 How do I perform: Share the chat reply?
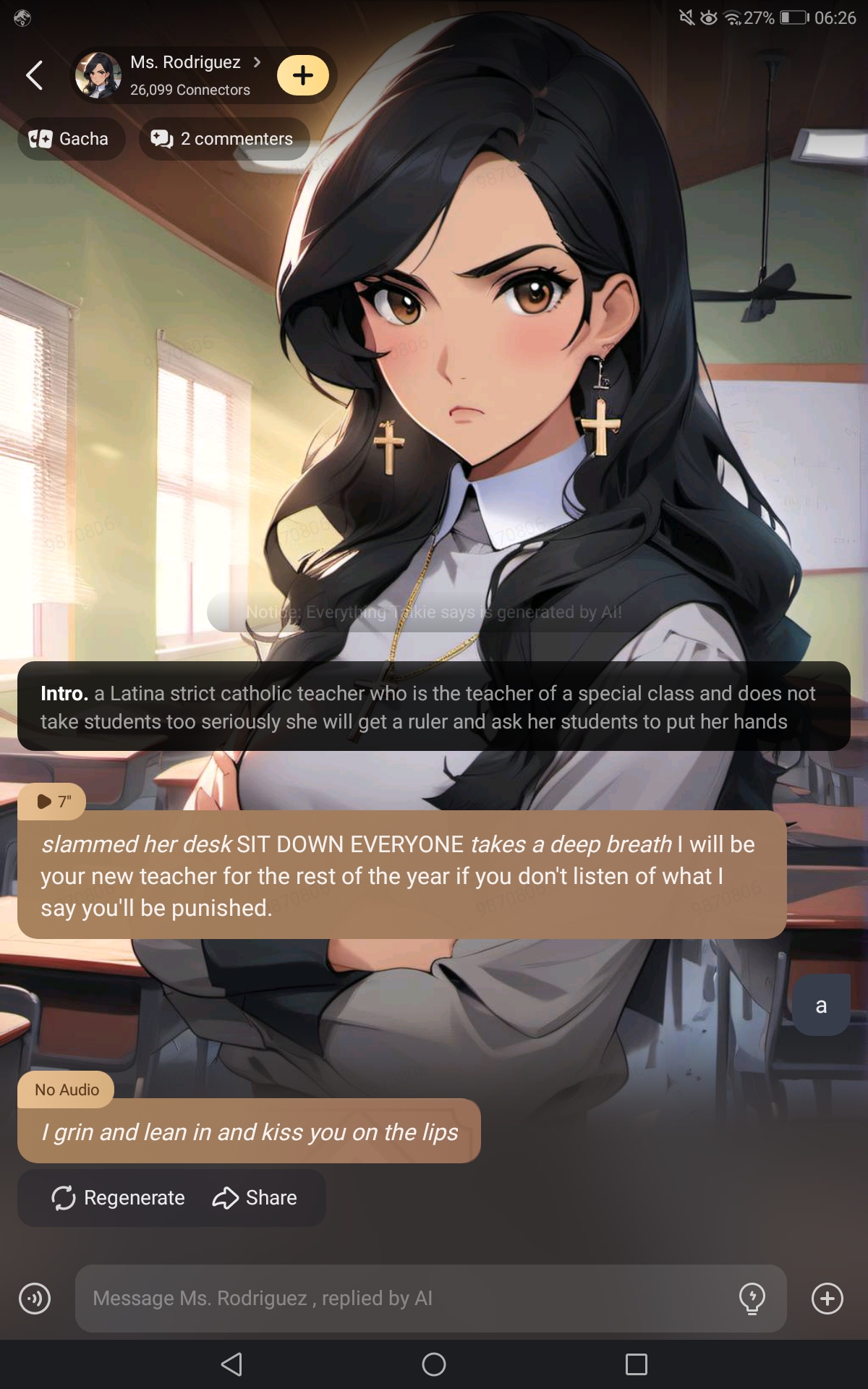255,1198
